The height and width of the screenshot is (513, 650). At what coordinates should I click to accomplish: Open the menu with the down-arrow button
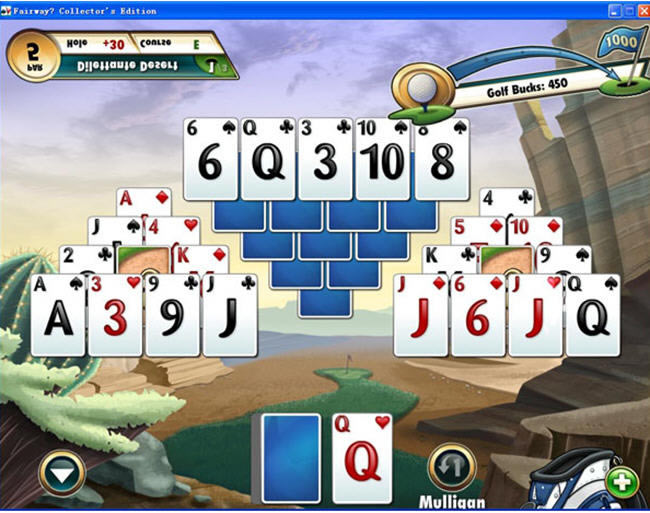coord(63,472)
